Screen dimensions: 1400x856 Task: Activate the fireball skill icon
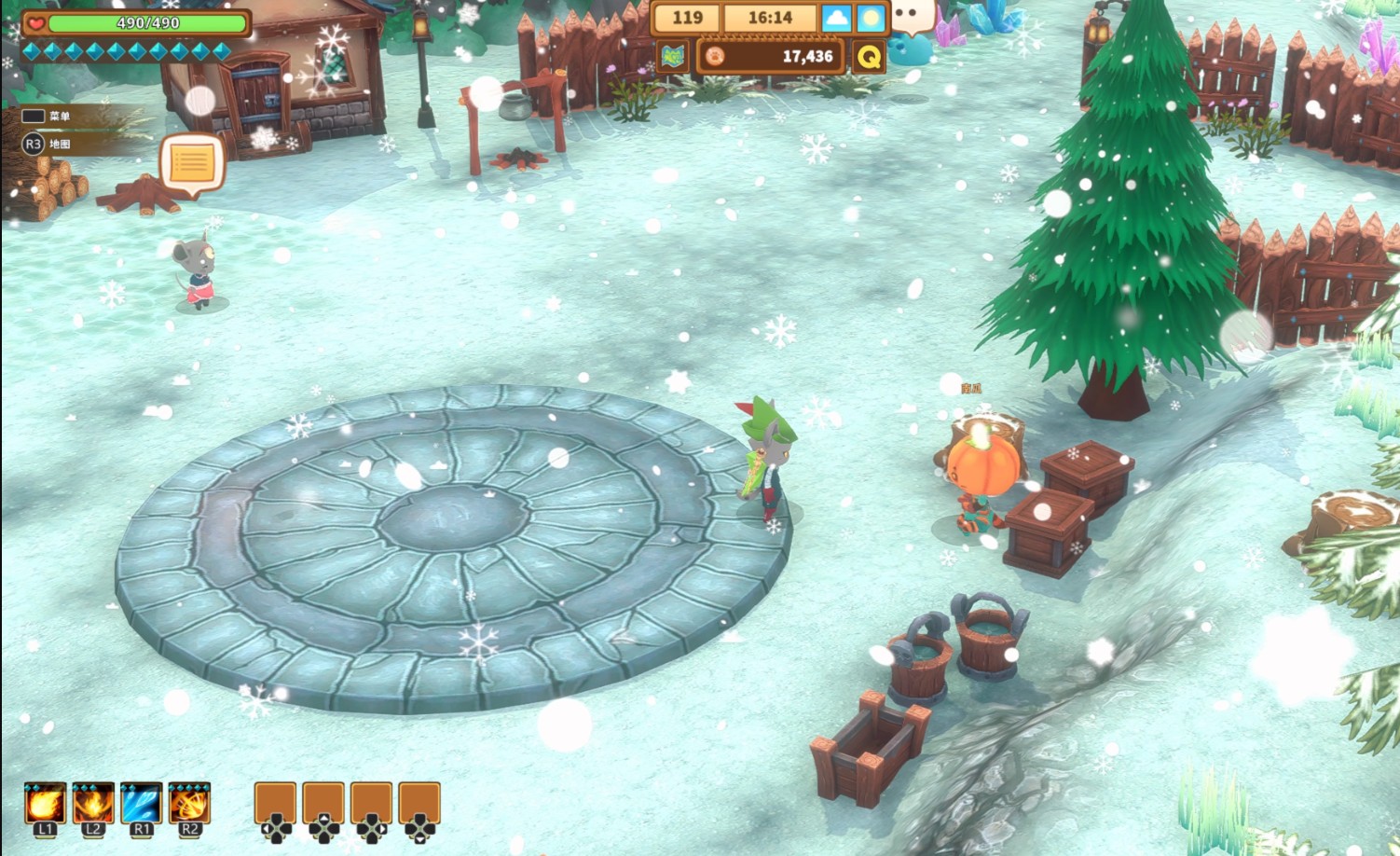pyautogui.click(x=44, y=803)
